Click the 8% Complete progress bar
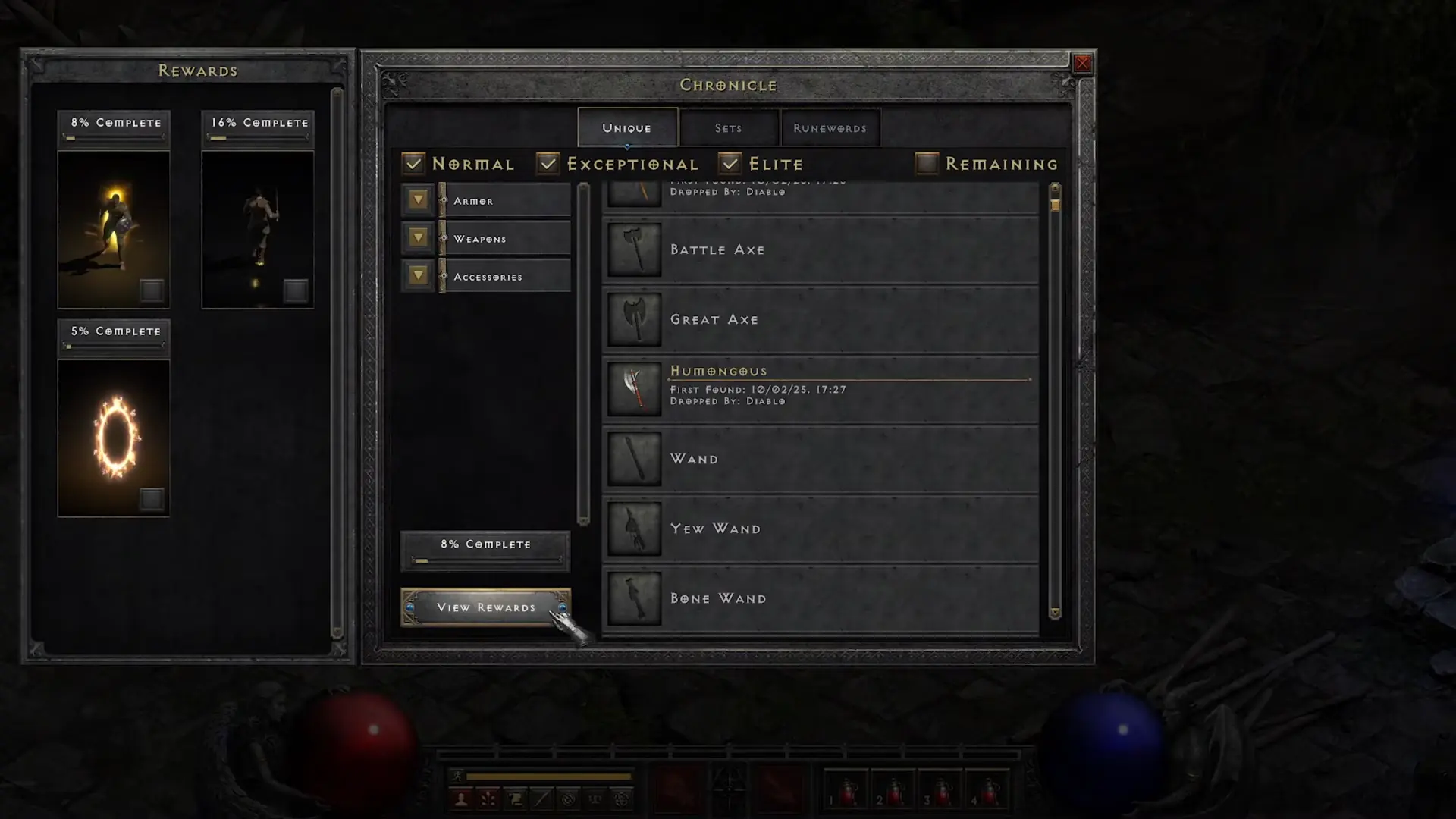This screenshot has height=819, width=1456. click(485, 549)
